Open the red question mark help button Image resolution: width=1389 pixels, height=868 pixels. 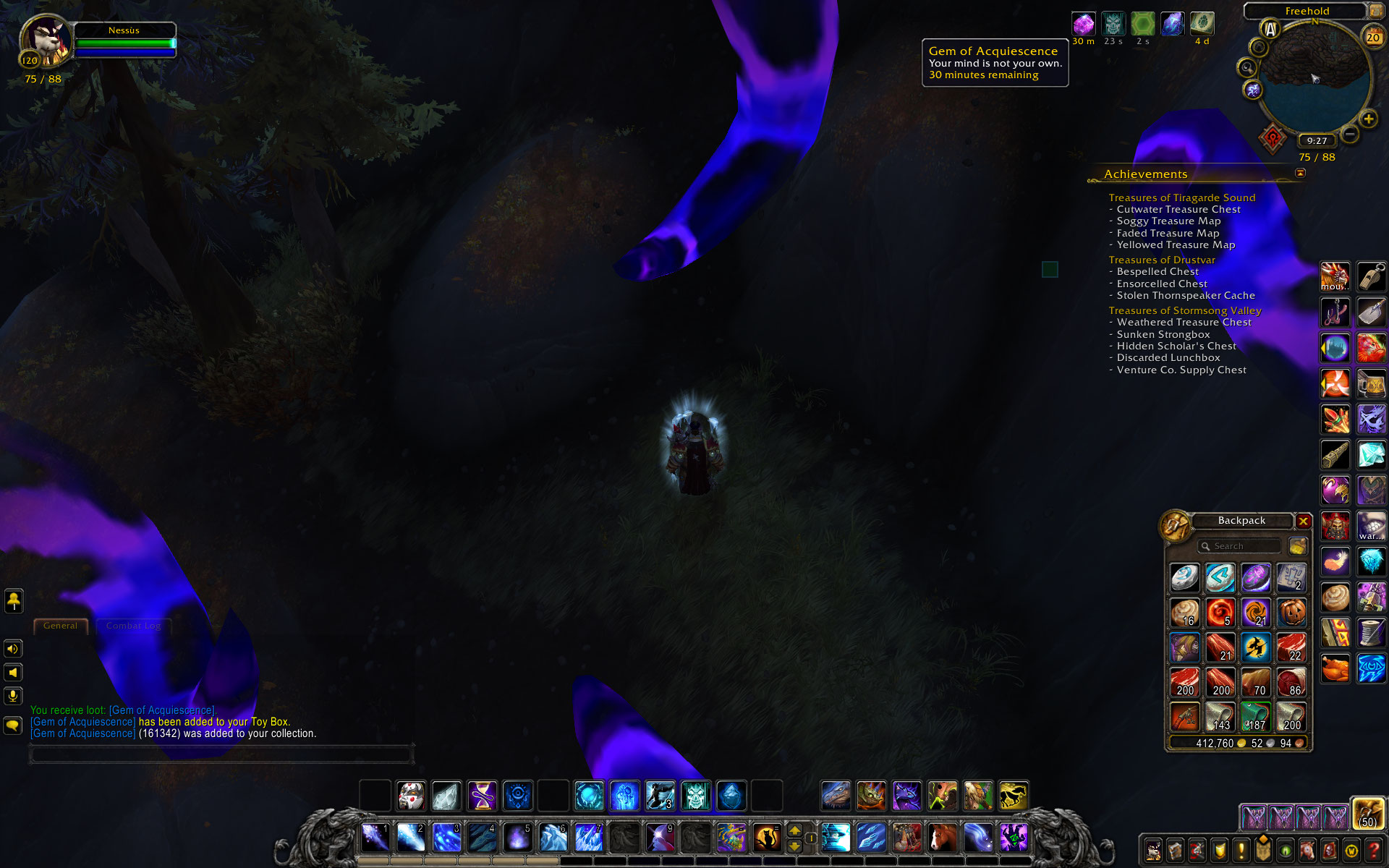coord(1372,851)
